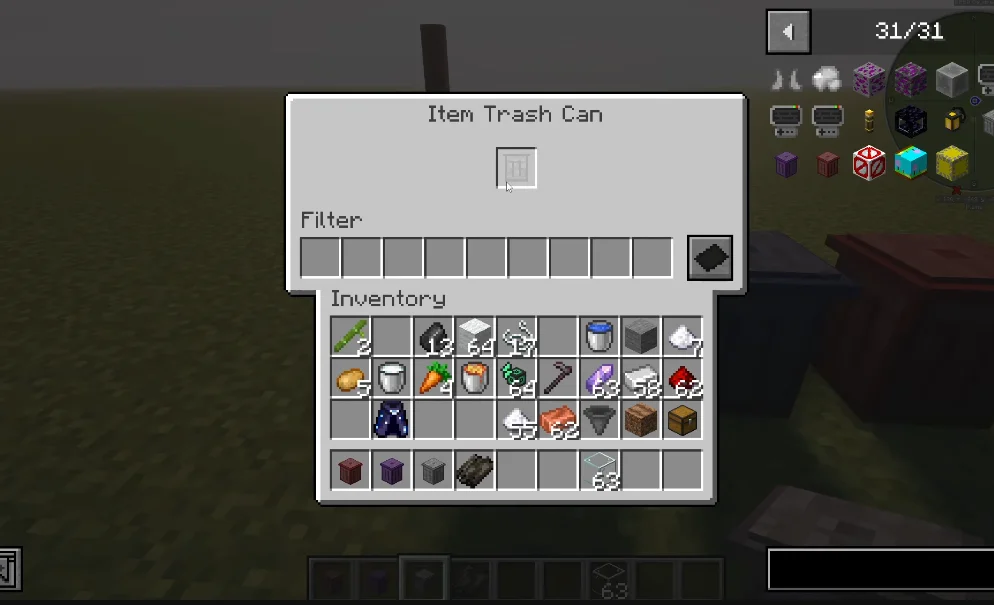The width and height of the screenshot is (994, 605).
Task: Select the gray trash can hotbar slot
Action: (433, 470)
